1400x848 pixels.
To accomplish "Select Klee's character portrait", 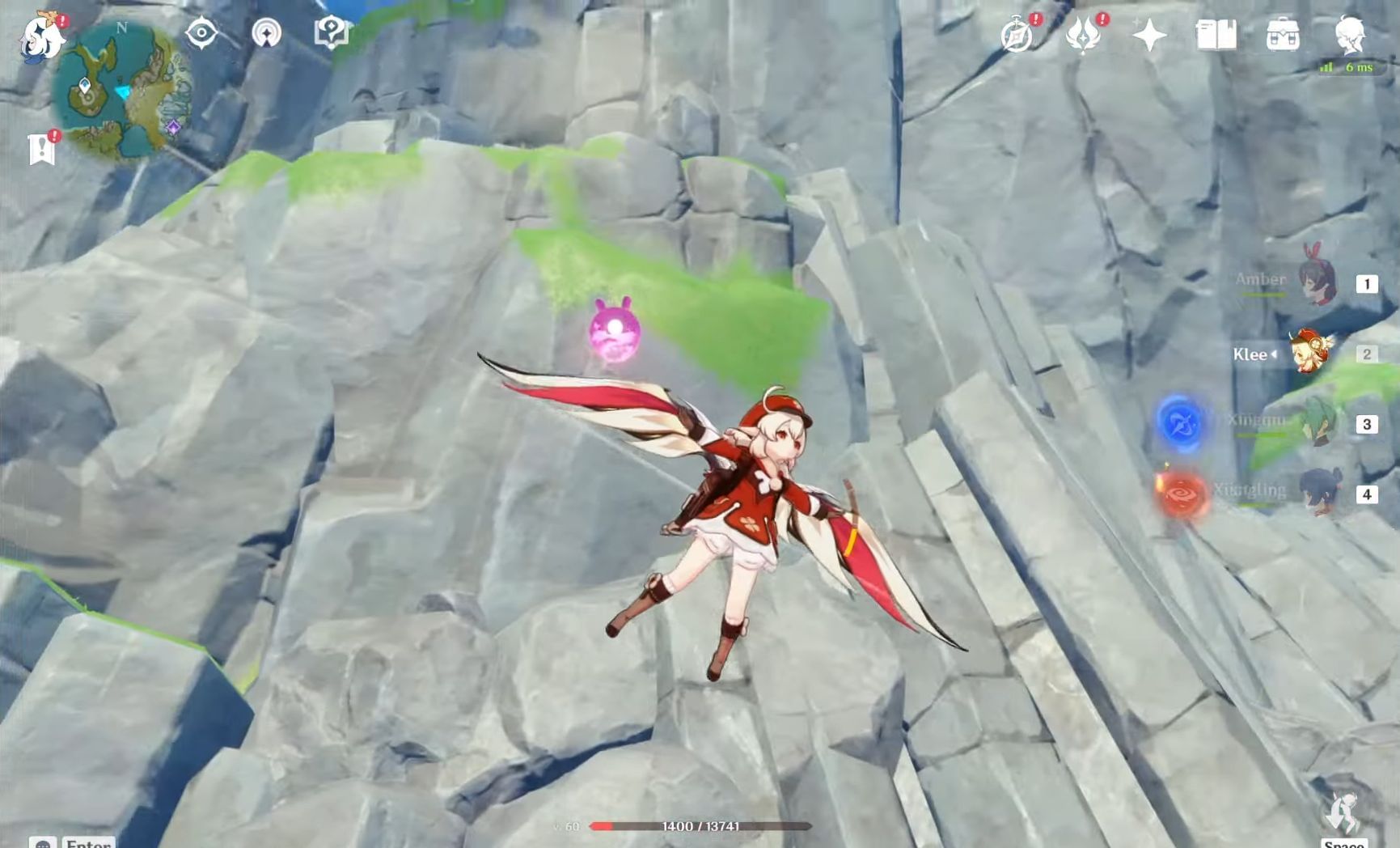I will coord(1310,354).
